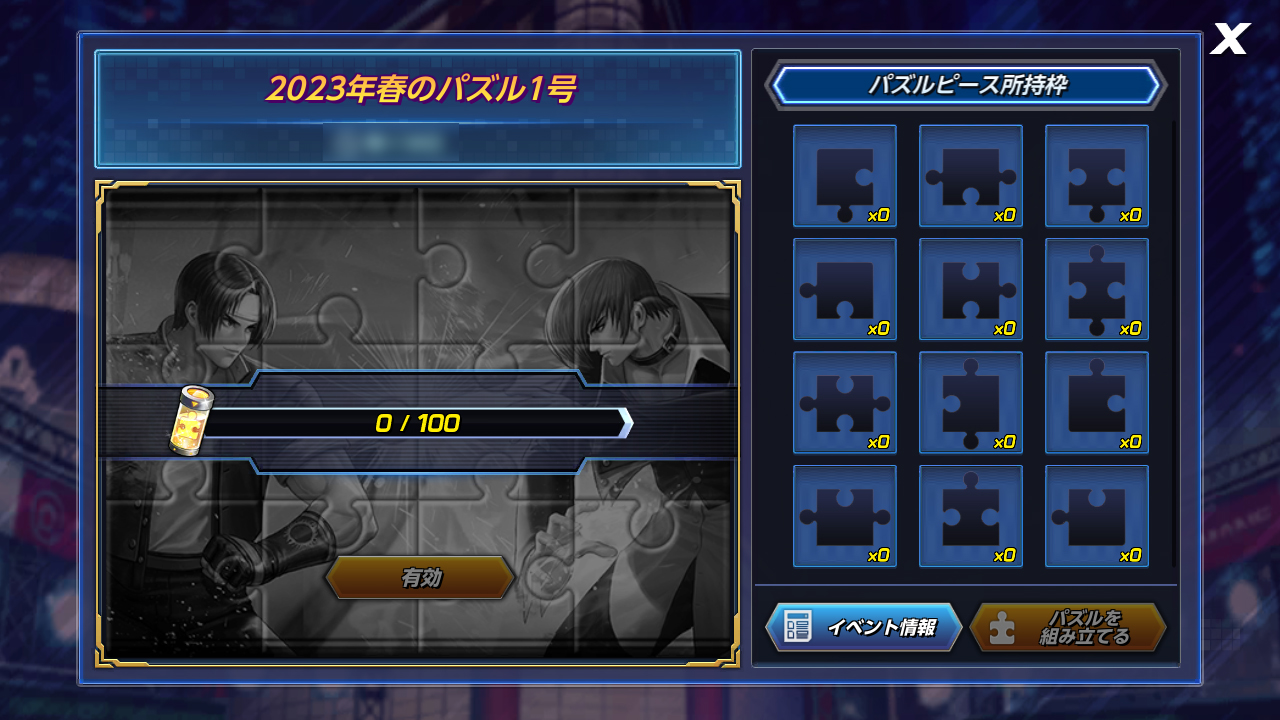Screen dimensions: 1280x720
Task: Select the bottom-right puzzle piece slot
Action: [x=1097, y=517]
